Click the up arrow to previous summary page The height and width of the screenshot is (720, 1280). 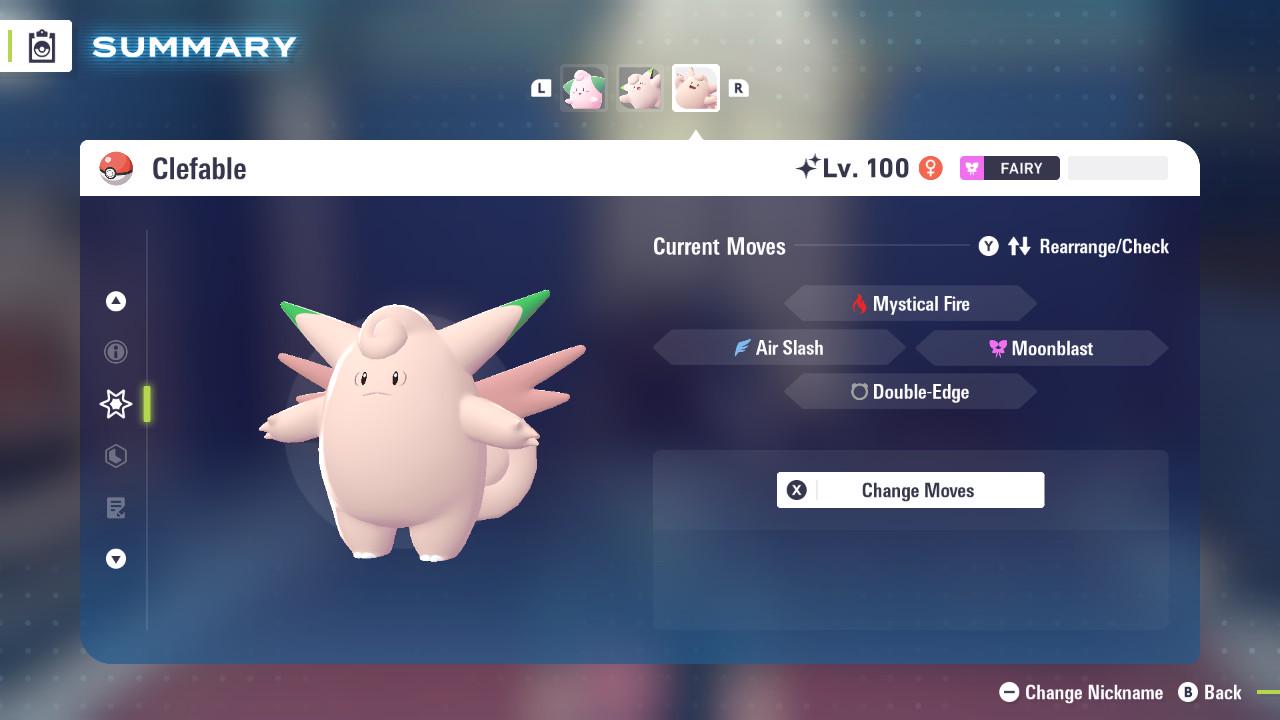116,301
